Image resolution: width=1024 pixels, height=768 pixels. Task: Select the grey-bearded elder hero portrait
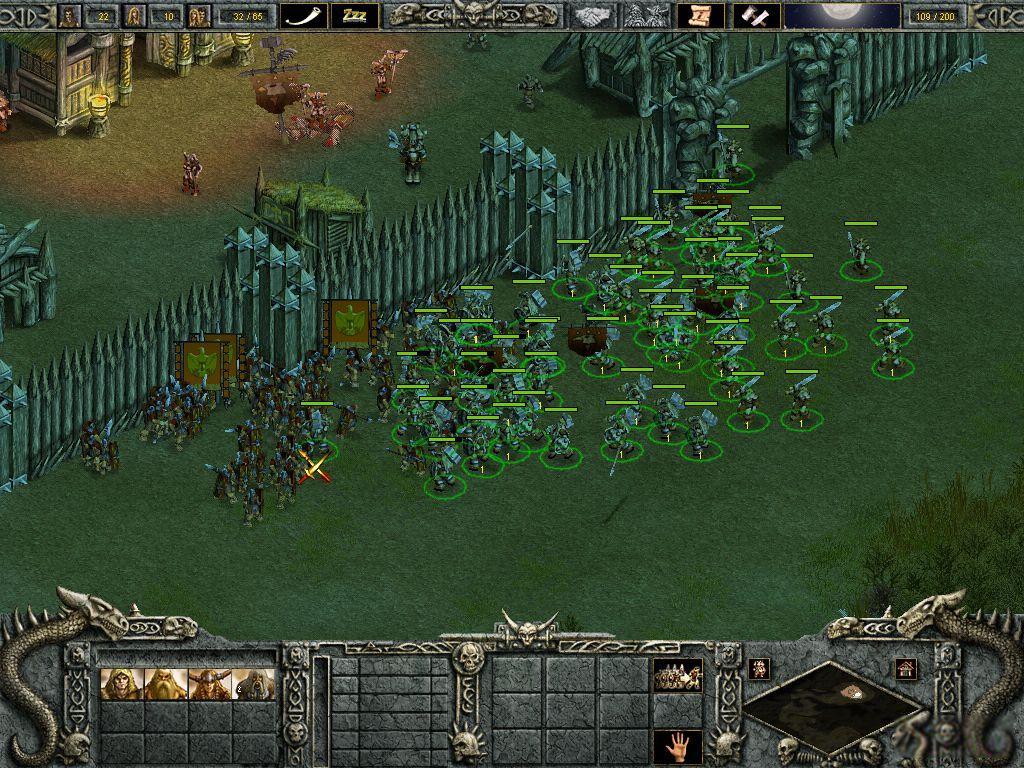click(x=252, y=685)
